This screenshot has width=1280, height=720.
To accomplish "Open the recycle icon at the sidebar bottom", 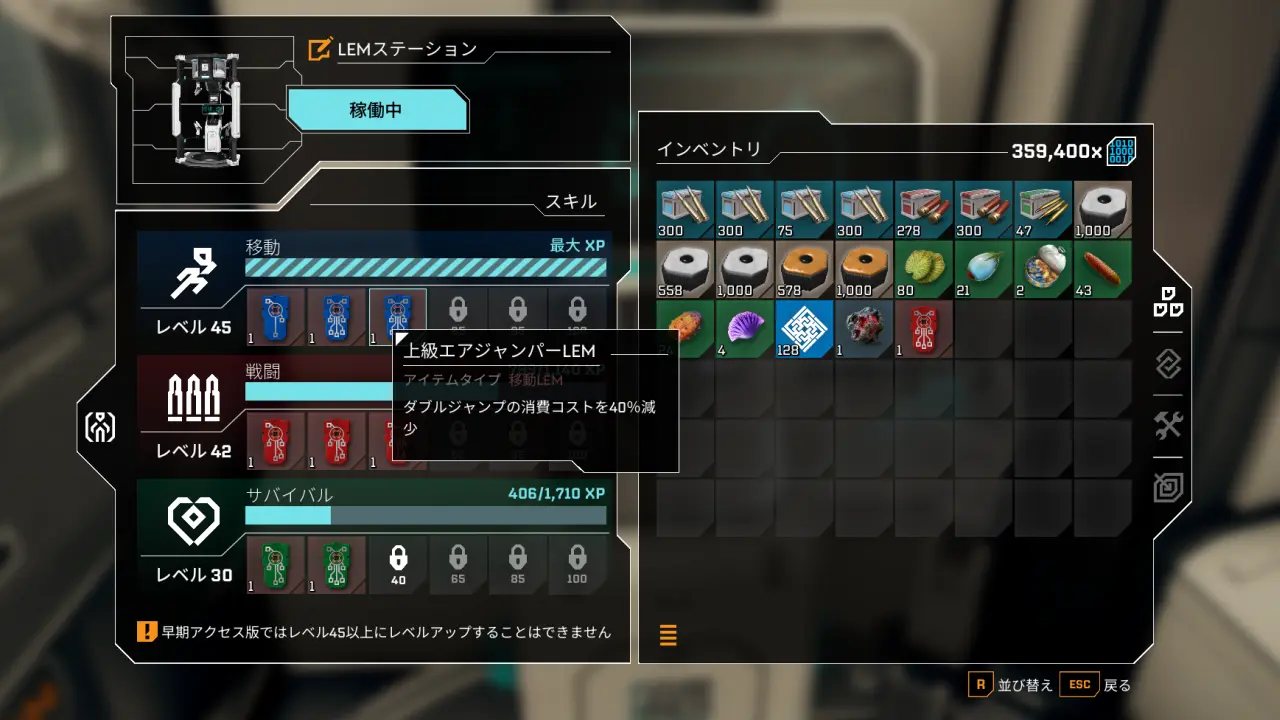I will [x=1167, y=487].
